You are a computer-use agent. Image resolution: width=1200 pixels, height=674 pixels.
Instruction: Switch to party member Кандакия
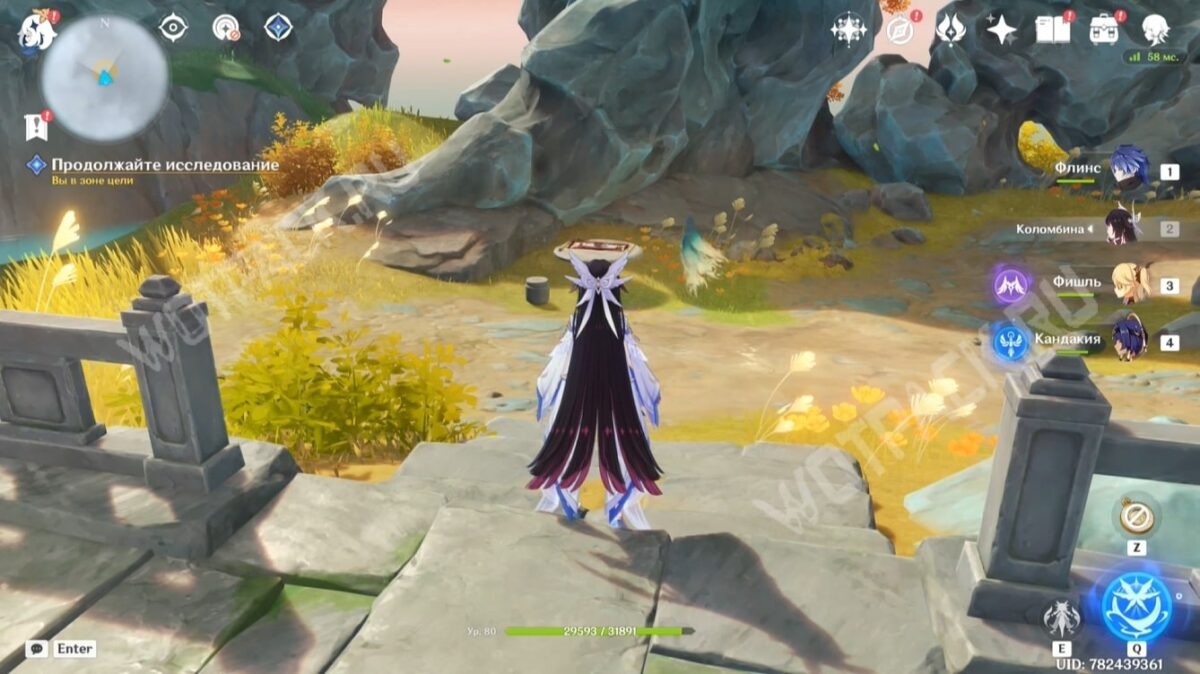tap(1128, 339)
